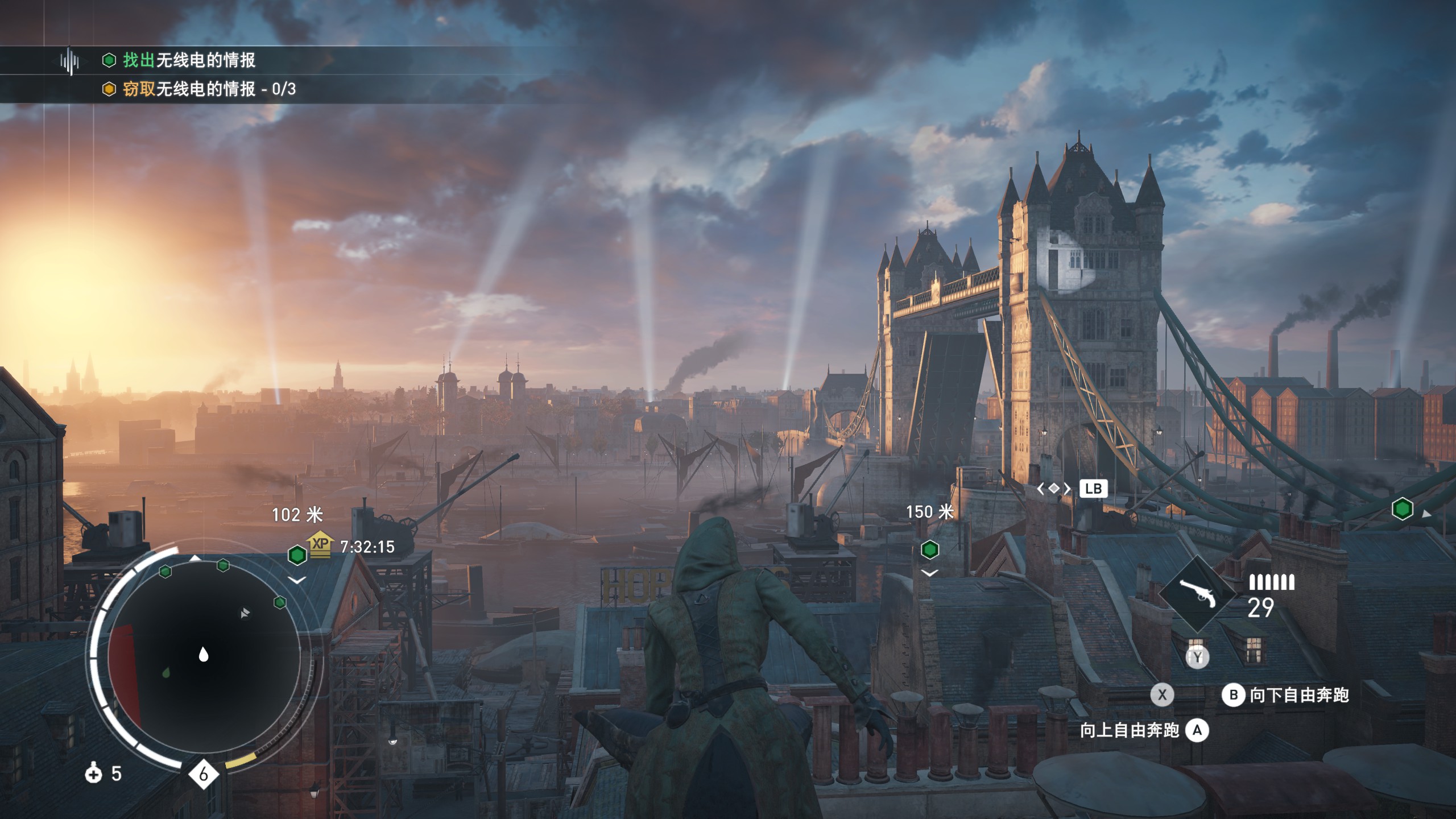
Task: Click the gold XP bonus icon
Action: click(320, 544)
